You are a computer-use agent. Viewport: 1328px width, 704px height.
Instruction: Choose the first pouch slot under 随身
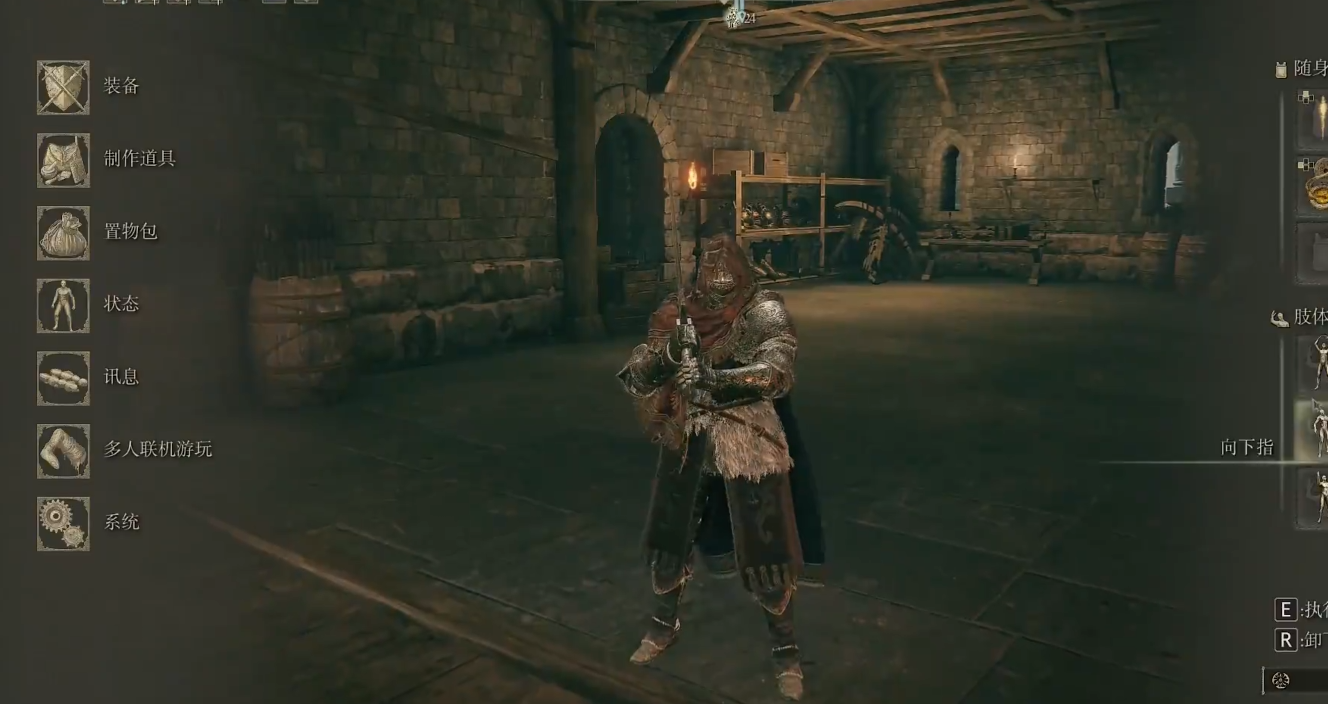click(1314, 120)
